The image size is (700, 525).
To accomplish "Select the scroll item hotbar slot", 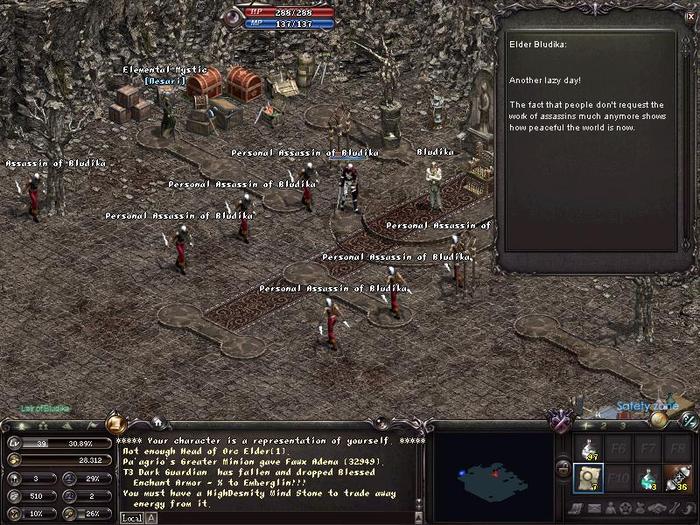I will point(591,479).
